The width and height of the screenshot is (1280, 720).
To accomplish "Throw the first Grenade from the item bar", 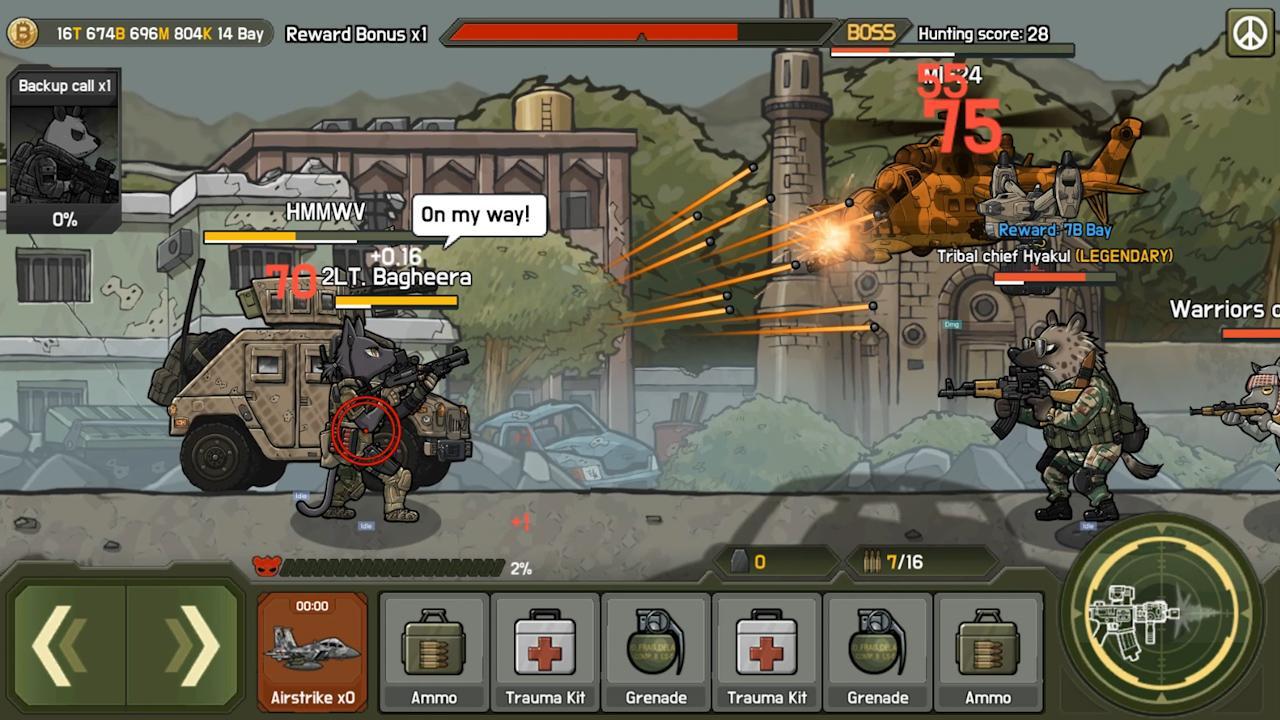I will tap(655, 650).
